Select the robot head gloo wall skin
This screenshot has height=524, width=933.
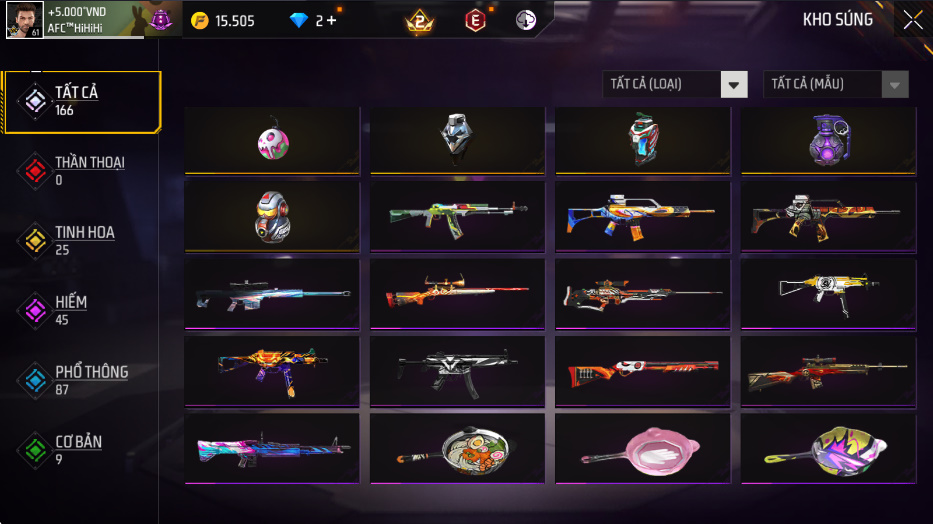click(272, 216)
